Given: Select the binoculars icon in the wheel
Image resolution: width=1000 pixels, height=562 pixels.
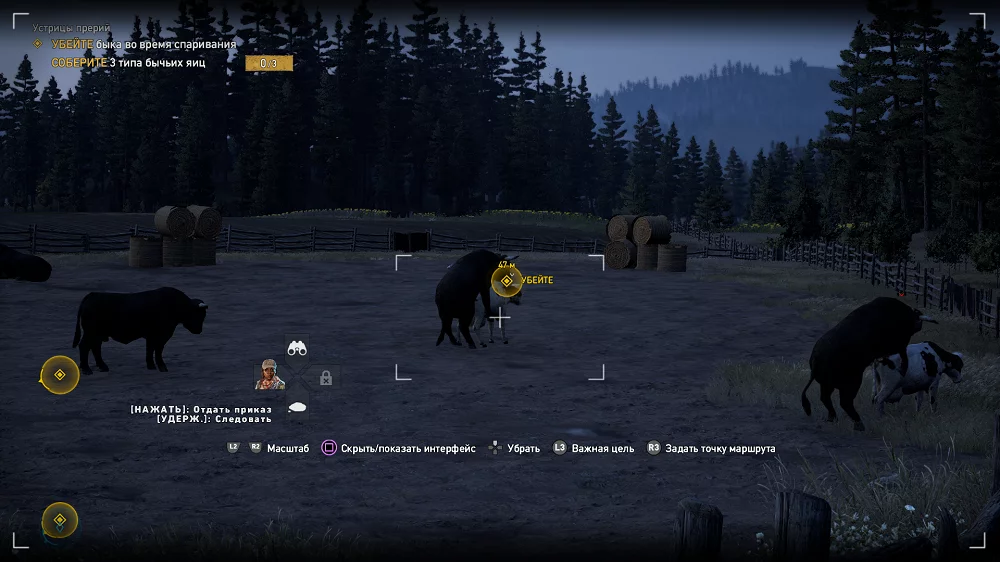Looking at the screenshot, I should pos(297,348).
